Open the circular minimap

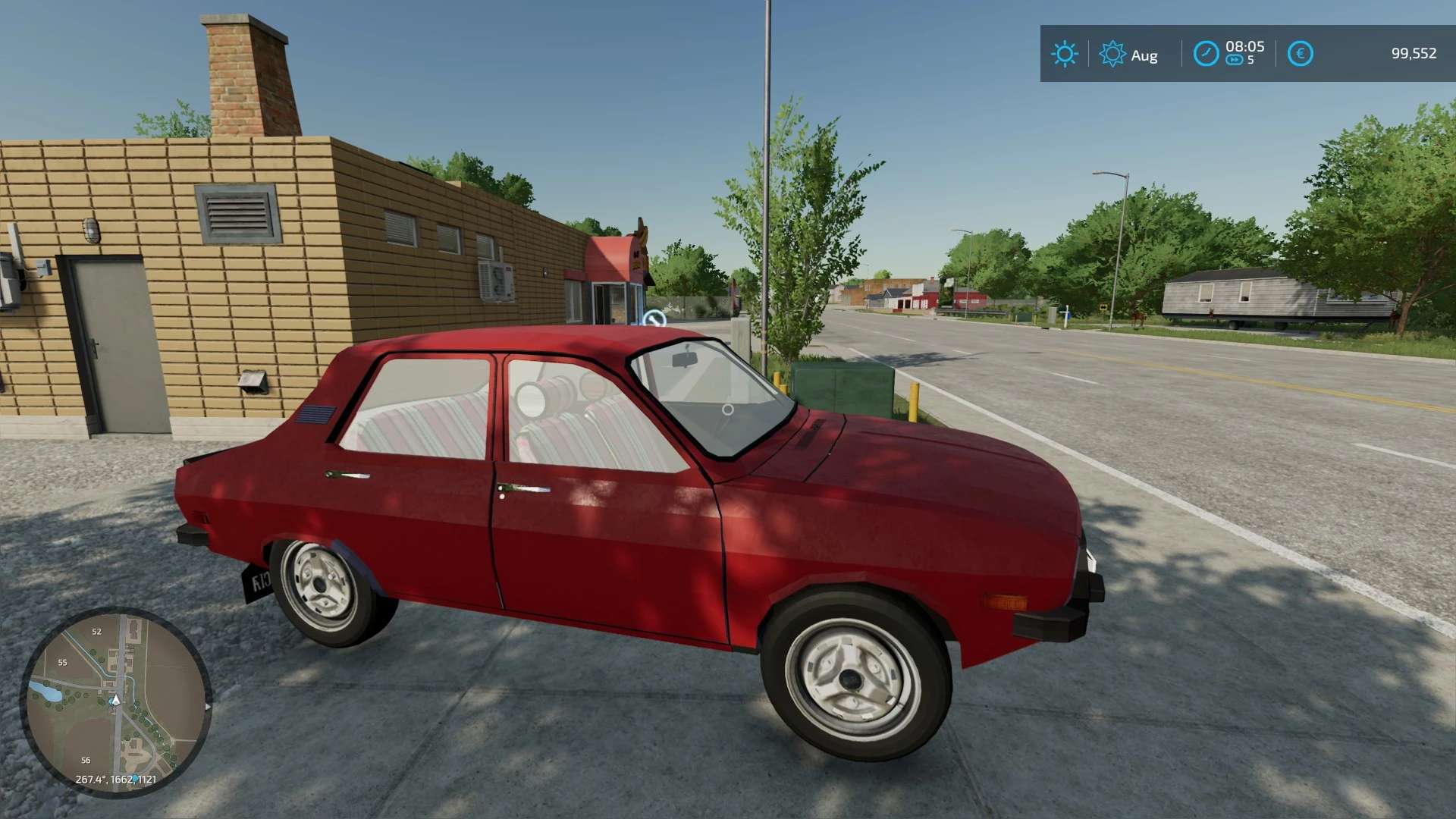[115, 701]
